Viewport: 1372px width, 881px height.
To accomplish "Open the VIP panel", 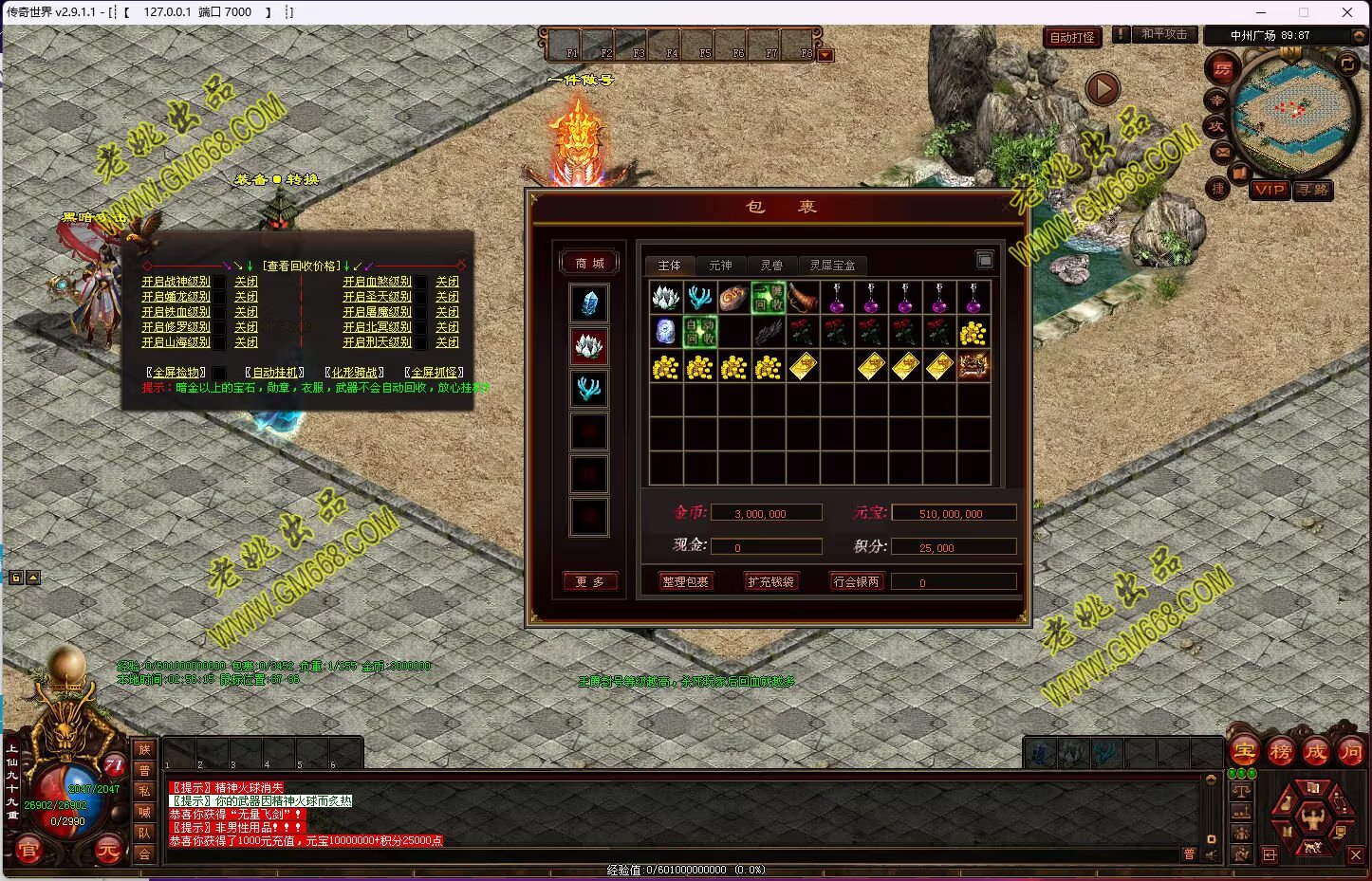I will [x=1269, y=190].
